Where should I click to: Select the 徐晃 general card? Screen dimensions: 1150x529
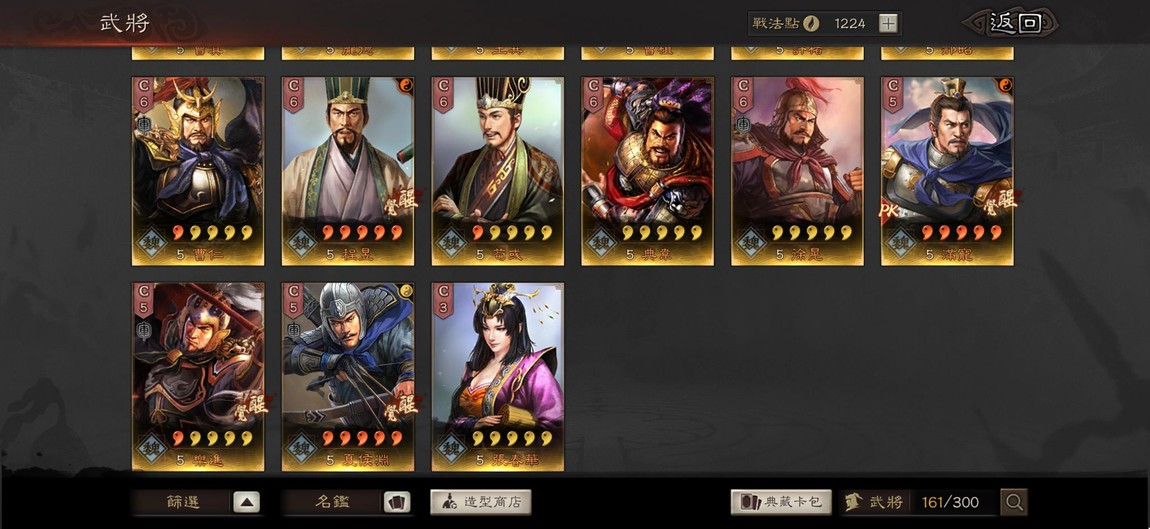tap(798, 170)
